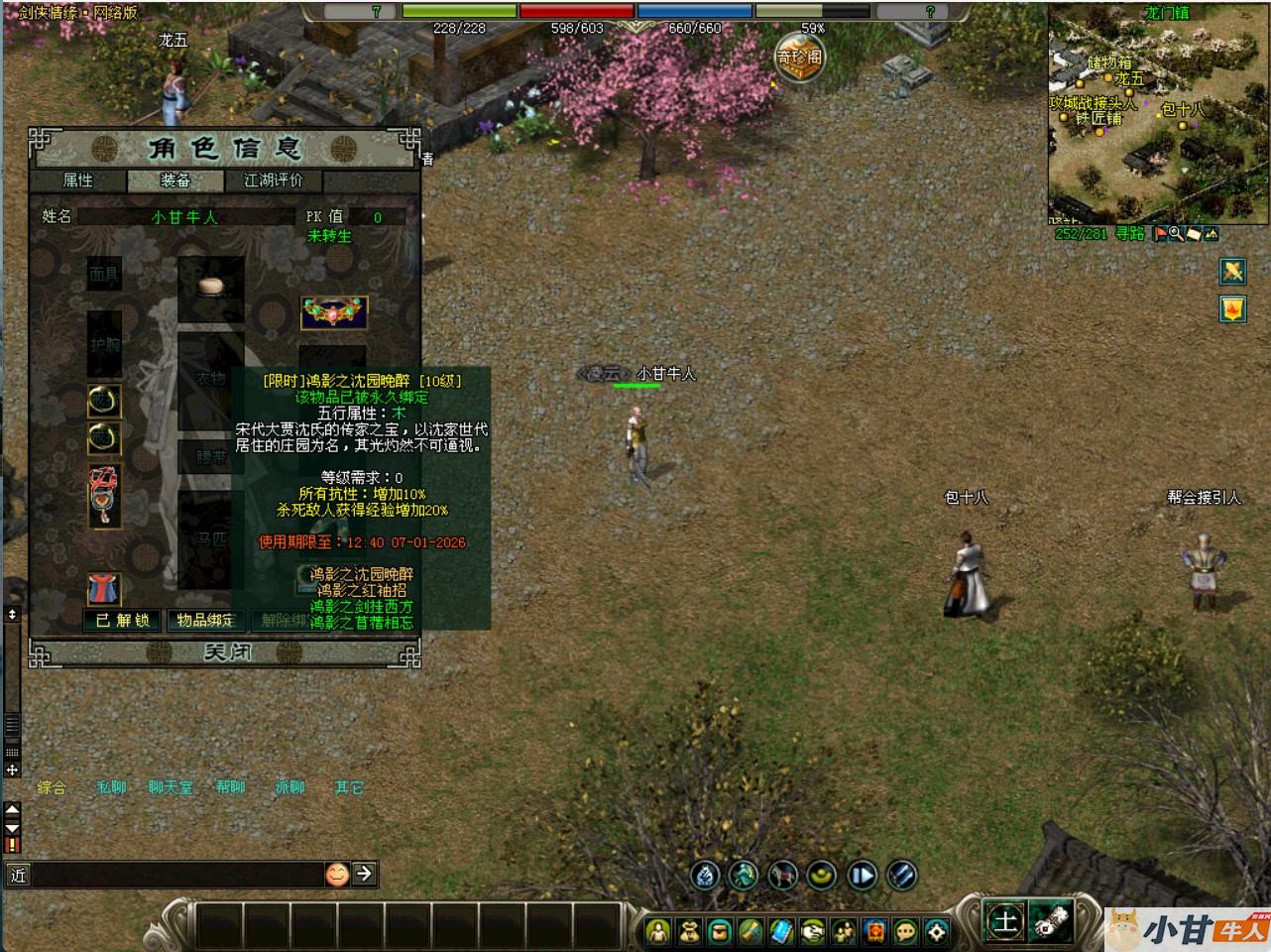
Task: Select the red and blue robe item slot
Action: [x=104, y=589]
